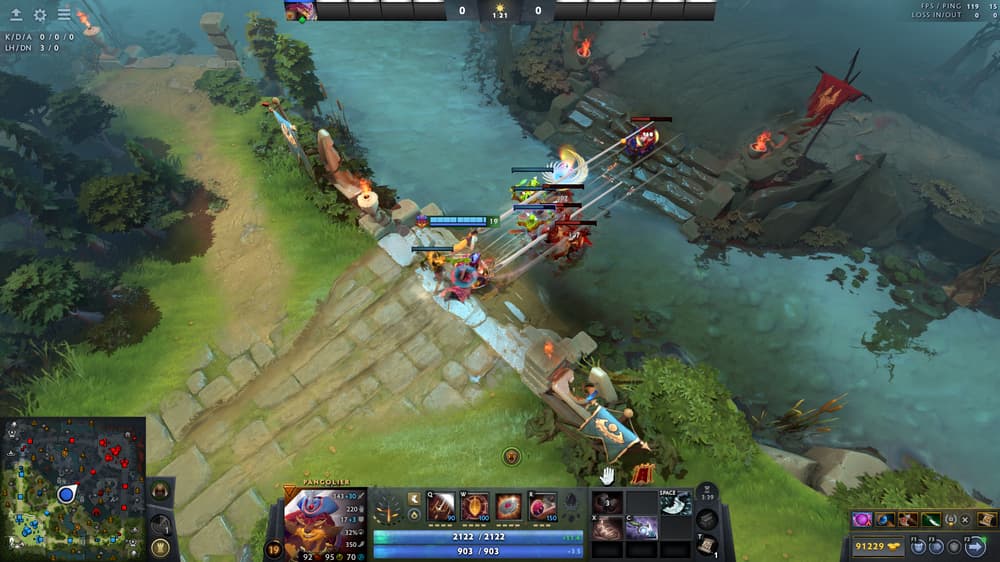Screen dimensions: 1000x562
Task: Clear quick-buy with the X button
Action: 966,519
